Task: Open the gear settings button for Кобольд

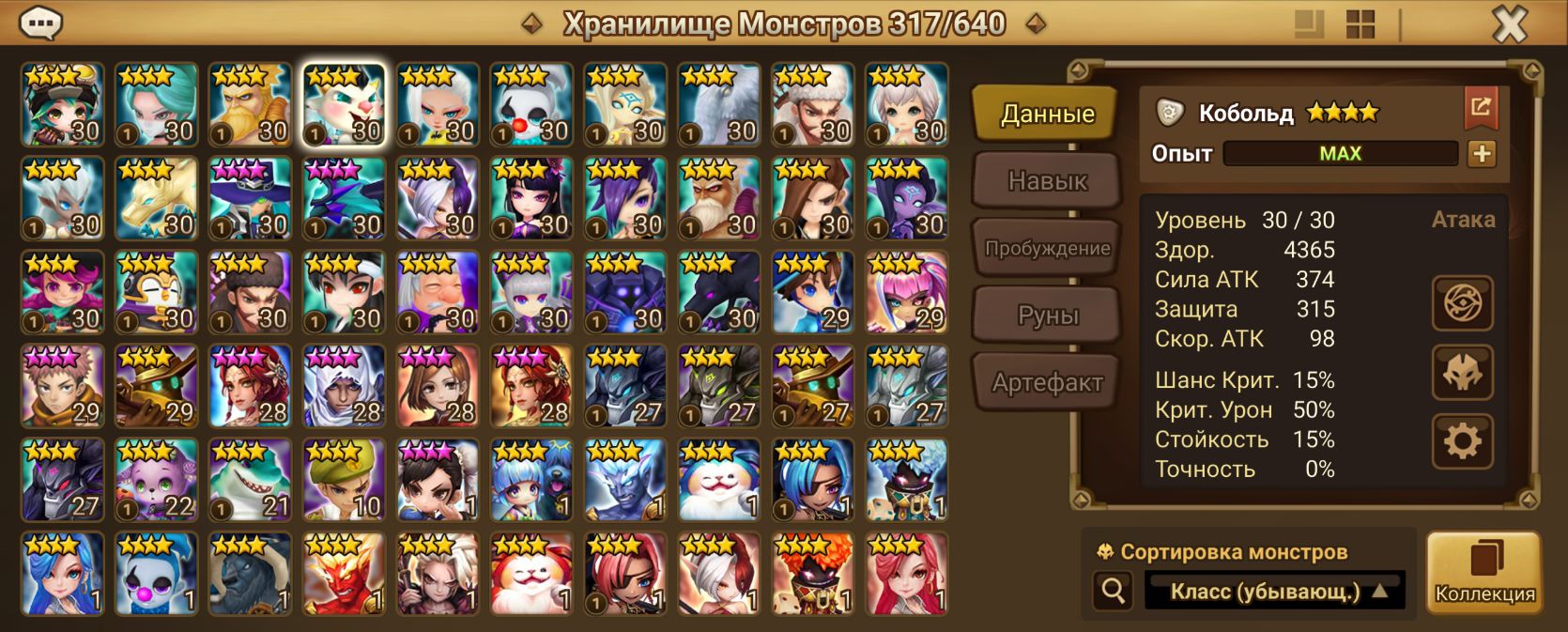Action: [1462, 441]
